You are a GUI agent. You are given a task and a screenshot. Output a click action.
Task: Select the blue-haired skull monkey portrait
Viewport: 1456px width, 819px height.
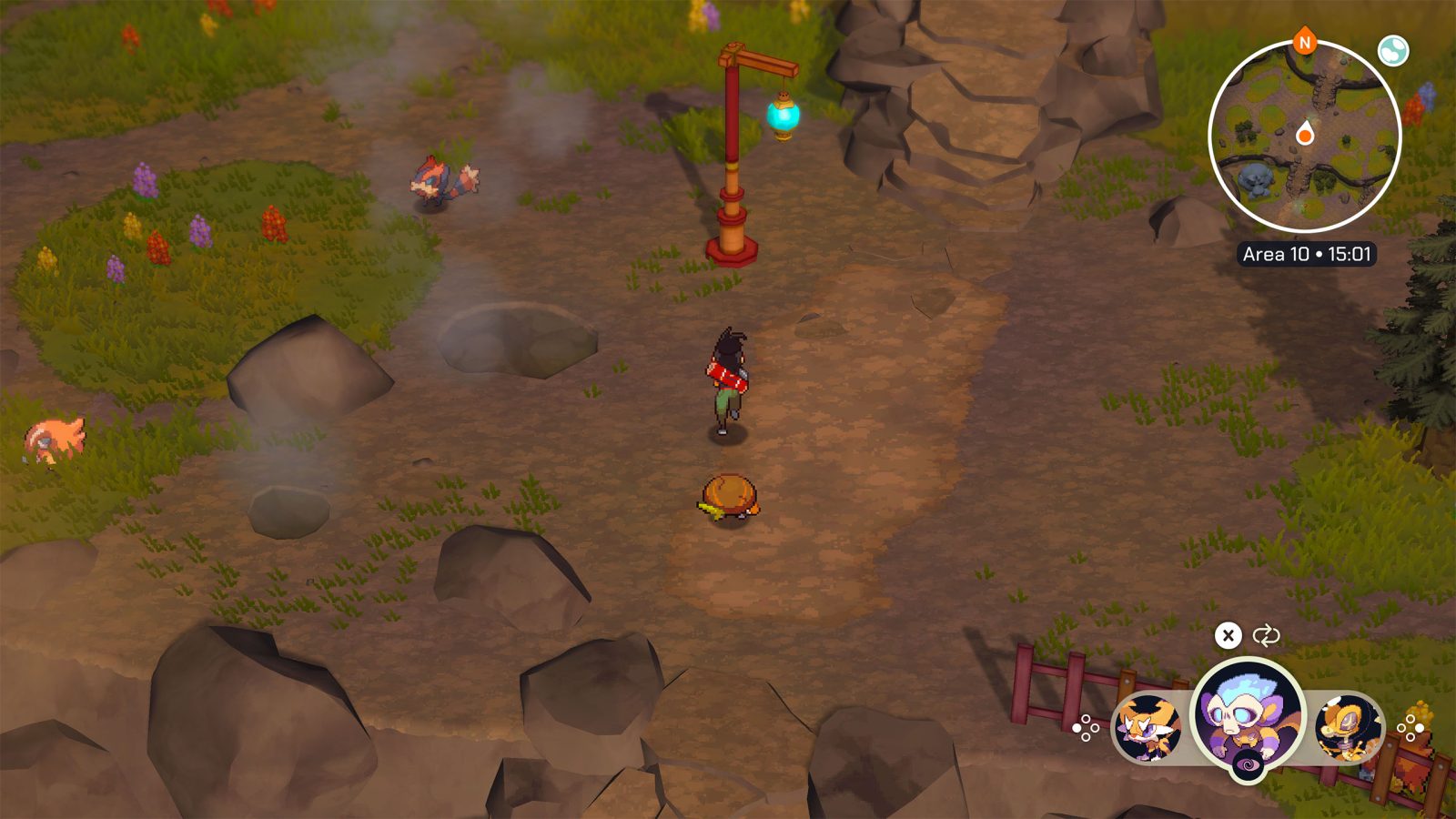[1248, 713]
